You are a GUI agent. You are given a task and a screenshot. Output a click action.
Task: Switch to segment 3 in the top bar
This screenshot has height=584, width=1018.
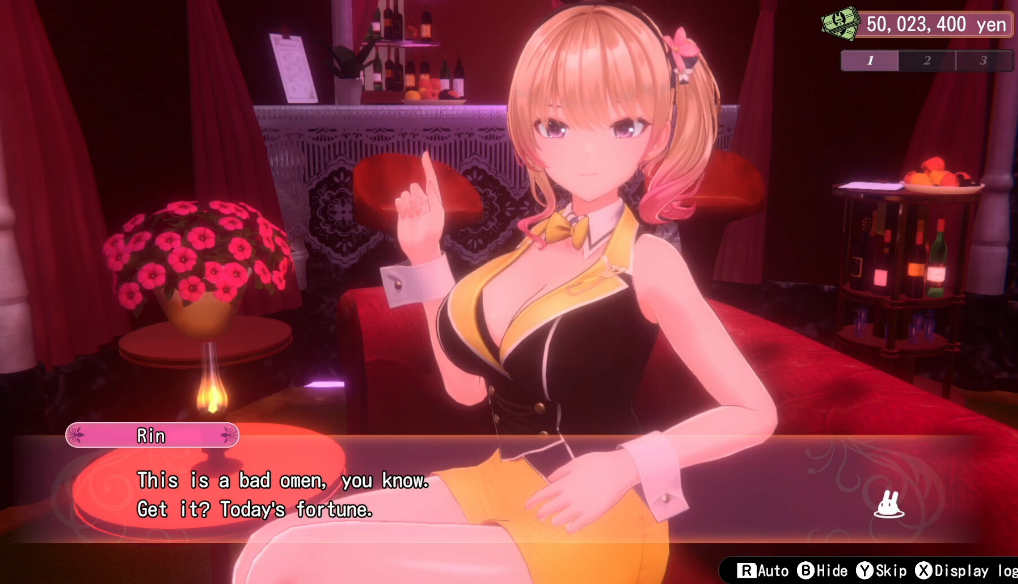pos(983,61)
